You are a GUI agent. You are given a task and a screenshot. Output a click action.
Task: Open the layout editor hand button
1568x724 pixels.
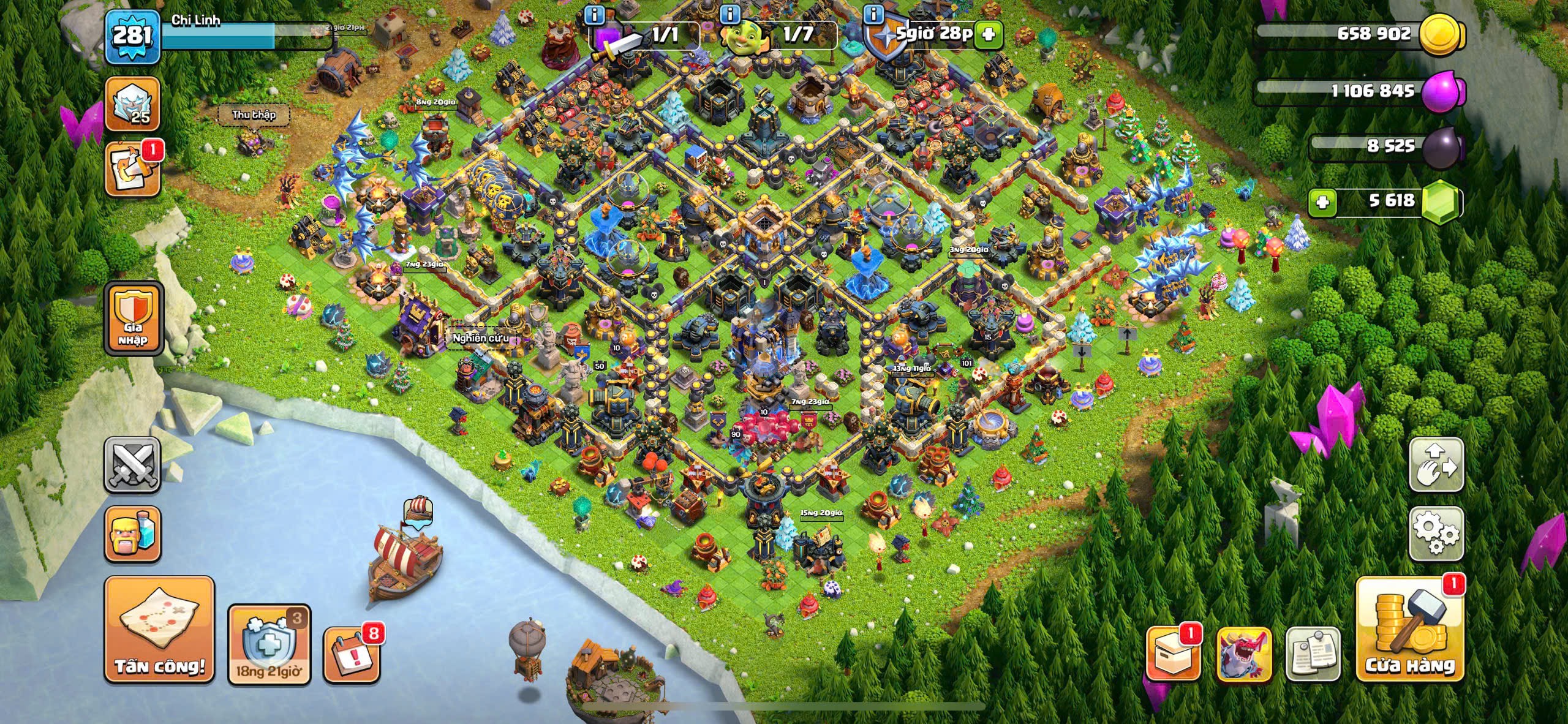point(1436,464)
